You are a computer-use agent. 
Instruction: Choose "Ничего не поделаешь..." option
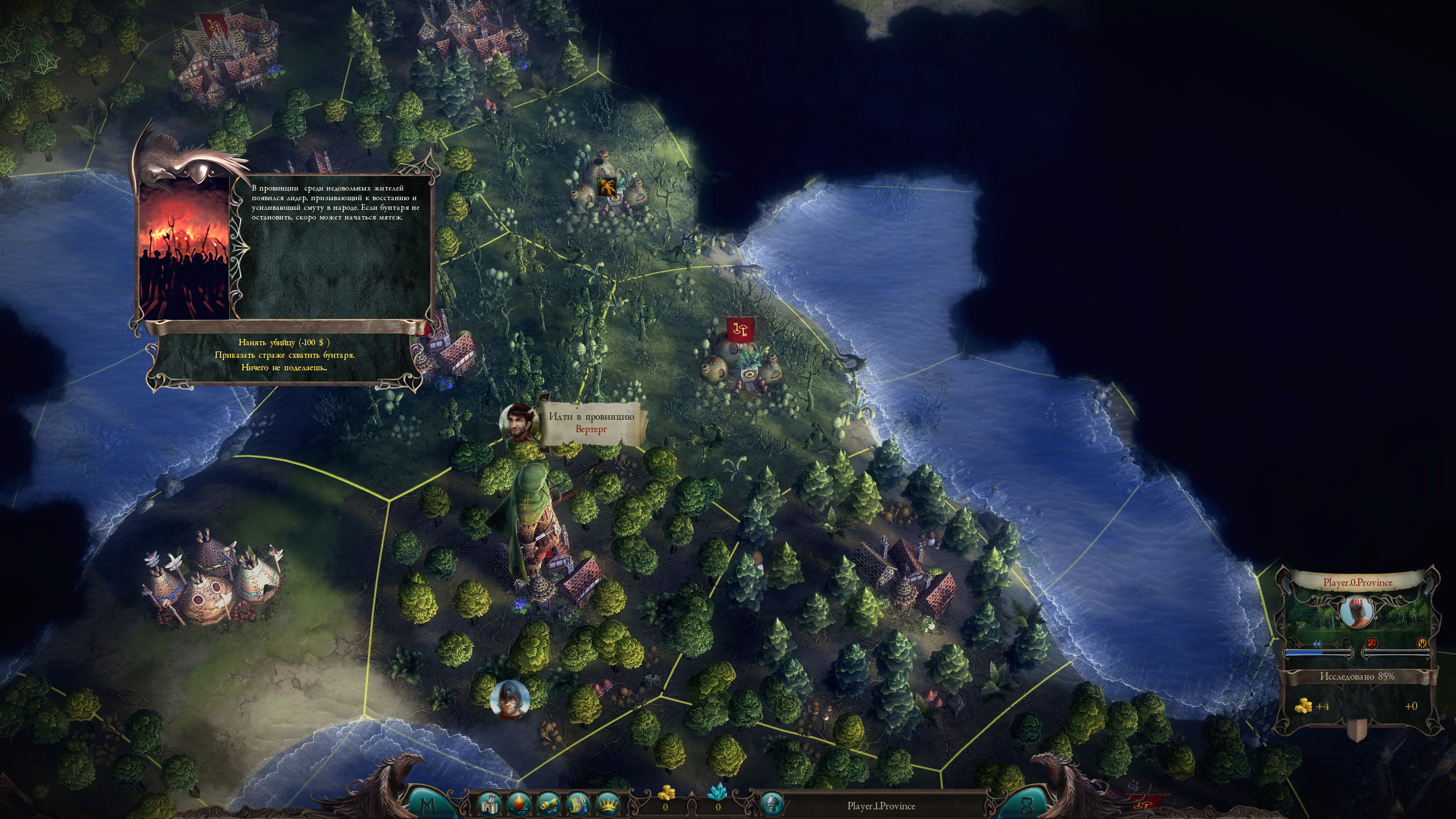point(284,367)
